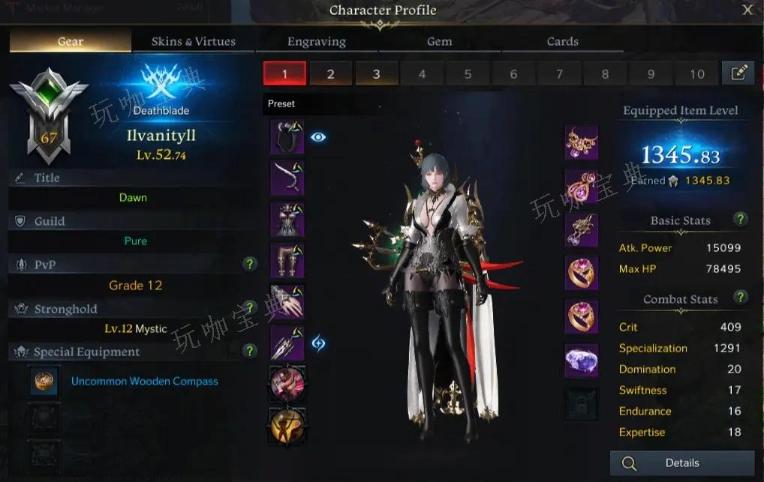Select the gloves equipment slot
Screen dimensions: 764x482
pos(287,301)
